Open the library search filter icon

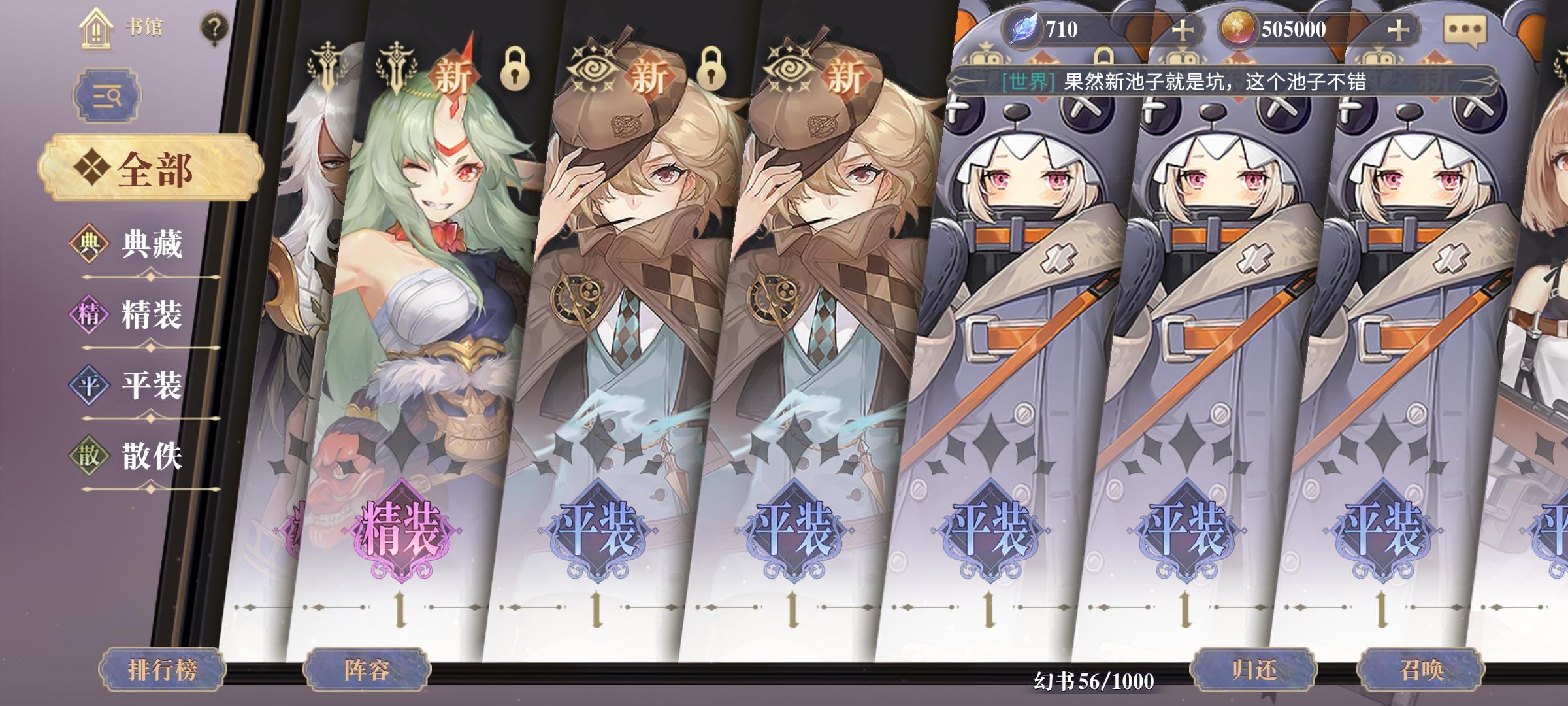pyautogui.click(x=108, y=95)
